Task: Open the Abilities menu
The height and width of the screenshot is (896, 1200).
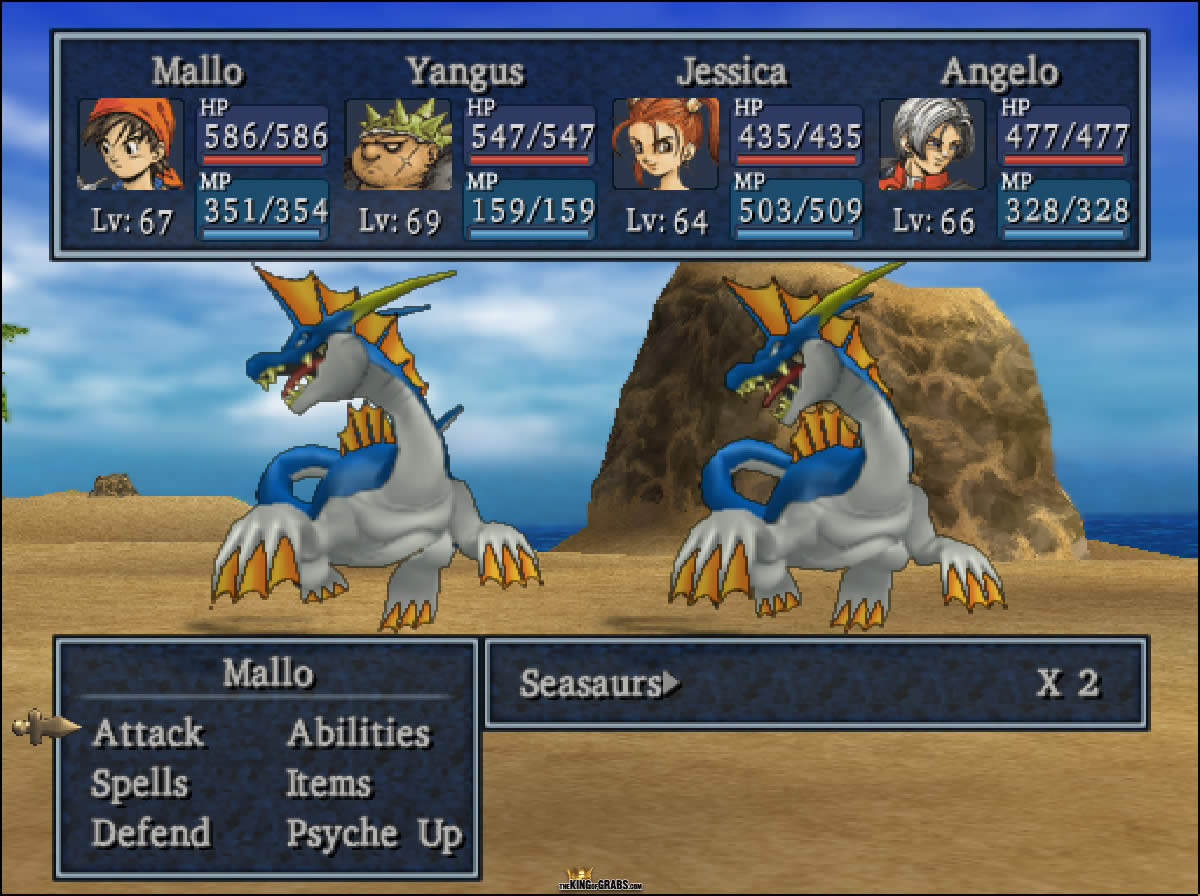Action: click(x=358, y=733)
